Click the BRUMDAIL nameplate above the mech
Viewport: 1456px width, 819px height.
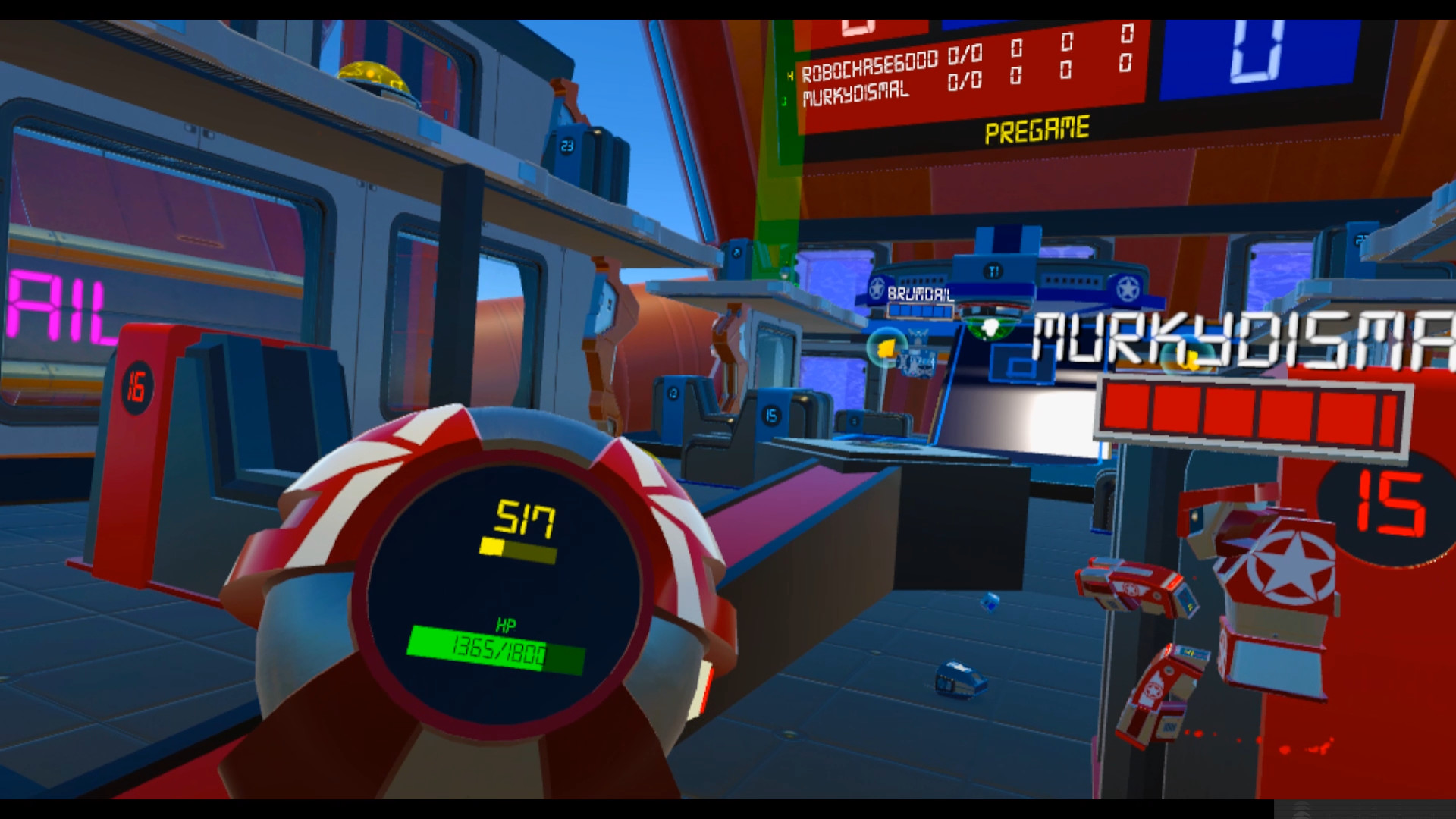(920, 294)
